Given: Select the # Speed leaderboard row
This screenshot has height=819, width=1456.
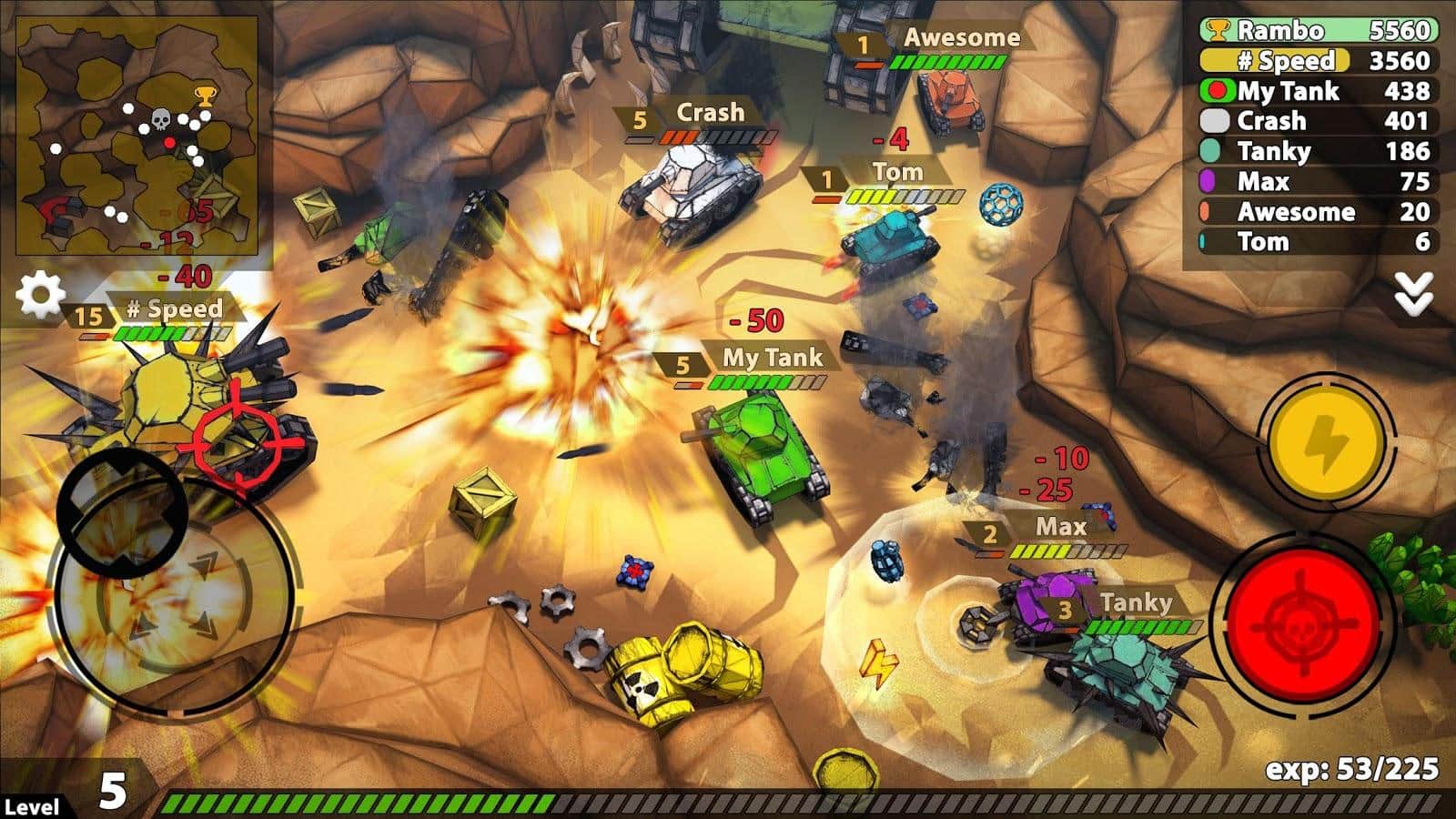Looking at the screenshot, I should tap(1317, 61).
